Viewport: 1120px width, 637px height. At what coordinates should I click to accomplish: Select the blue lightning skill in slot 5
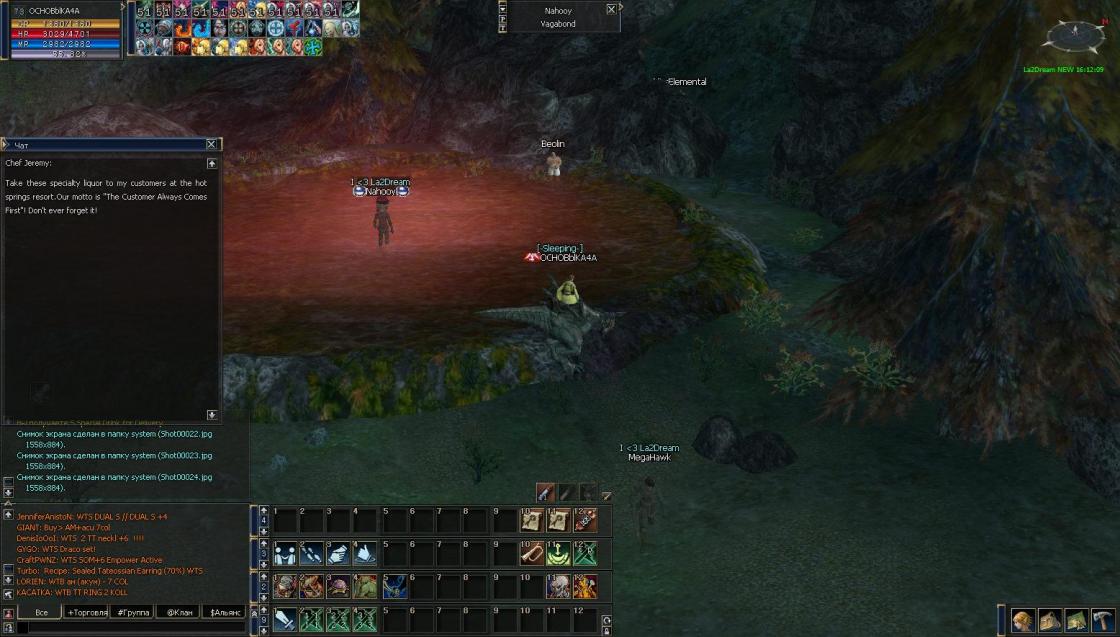click(x=391, y=586)
